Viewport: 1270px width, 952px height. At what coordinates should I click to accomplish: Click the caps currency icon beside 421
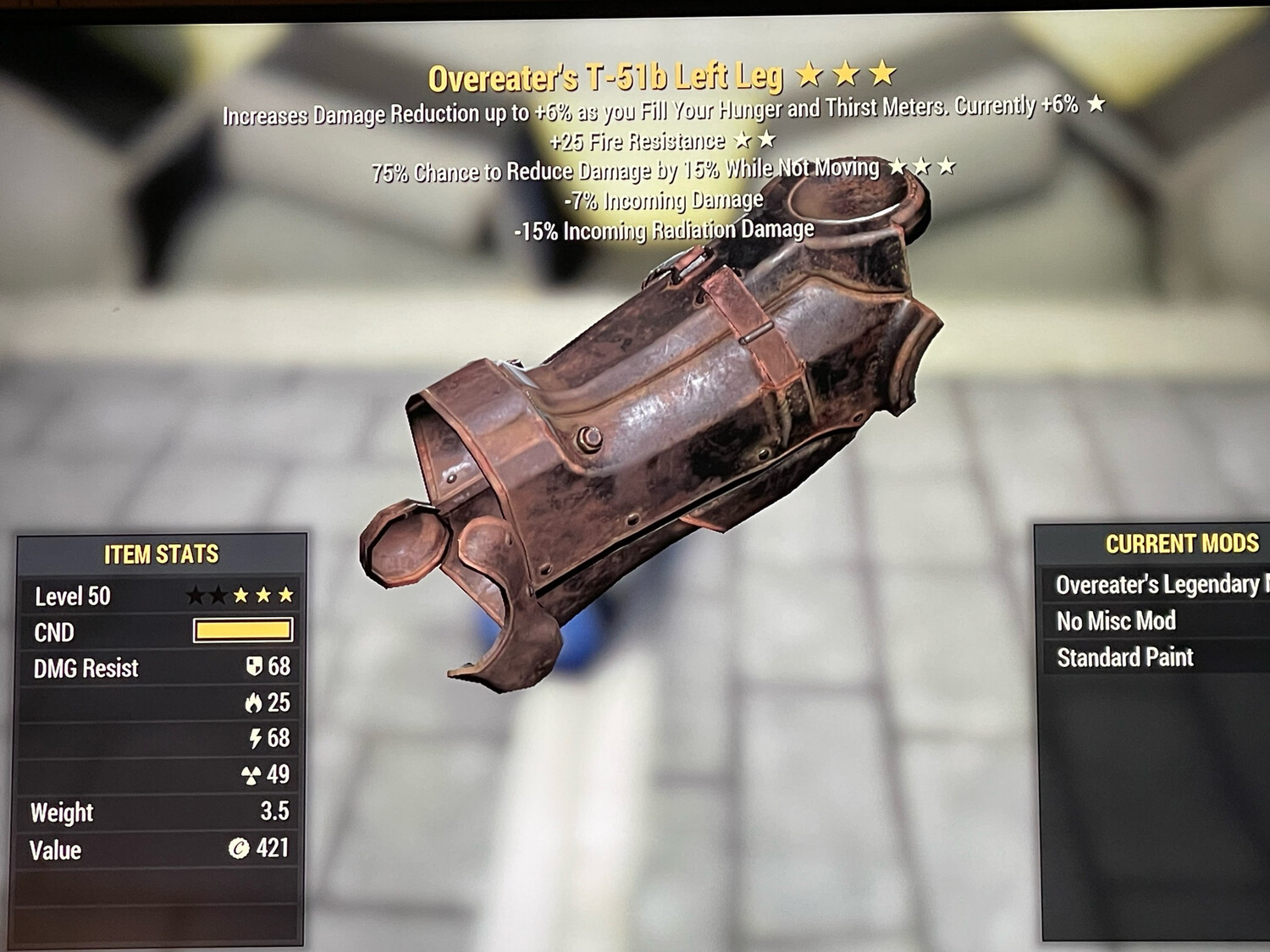[241, 846]
